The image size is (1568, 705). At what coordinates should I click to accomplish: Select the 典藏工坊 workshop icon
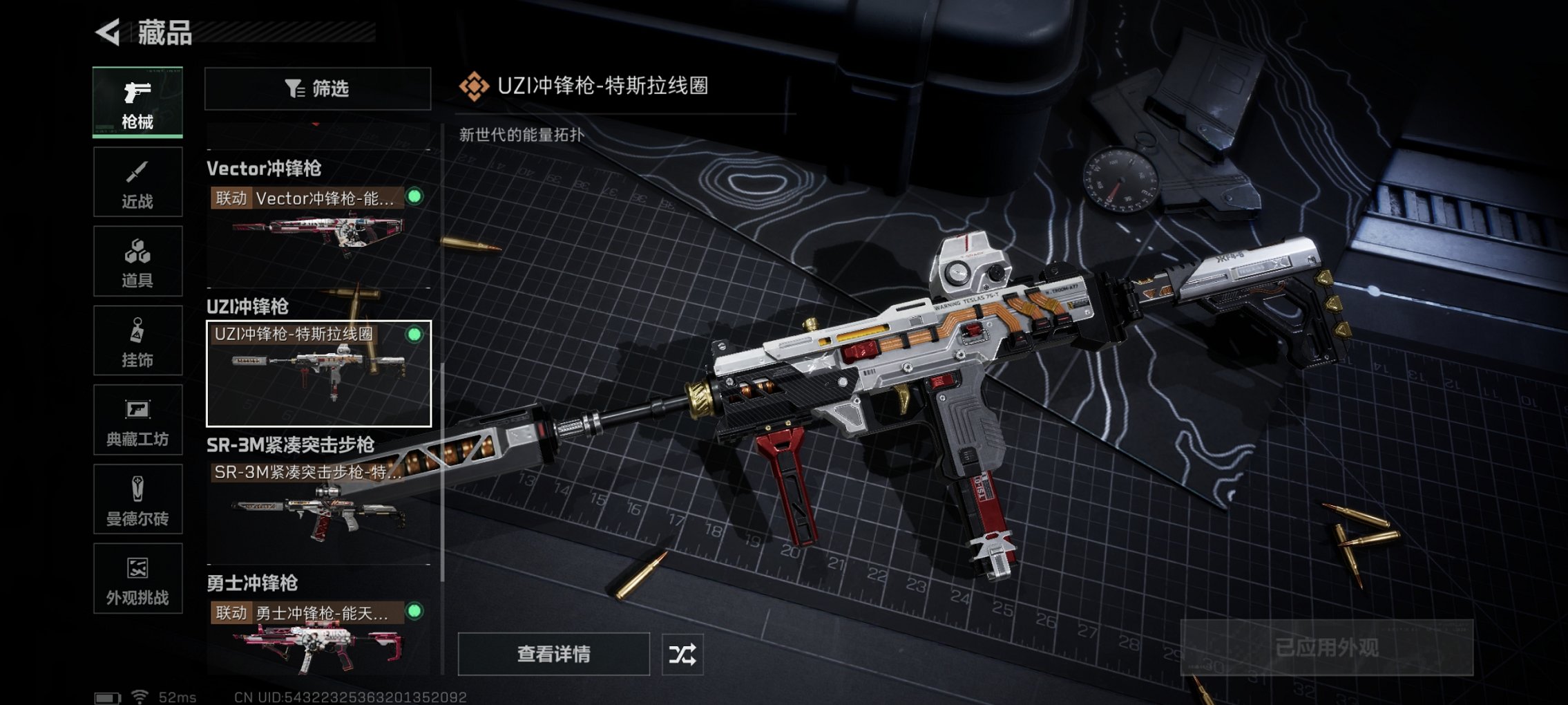pyautogui.click(x=137, y=420)
